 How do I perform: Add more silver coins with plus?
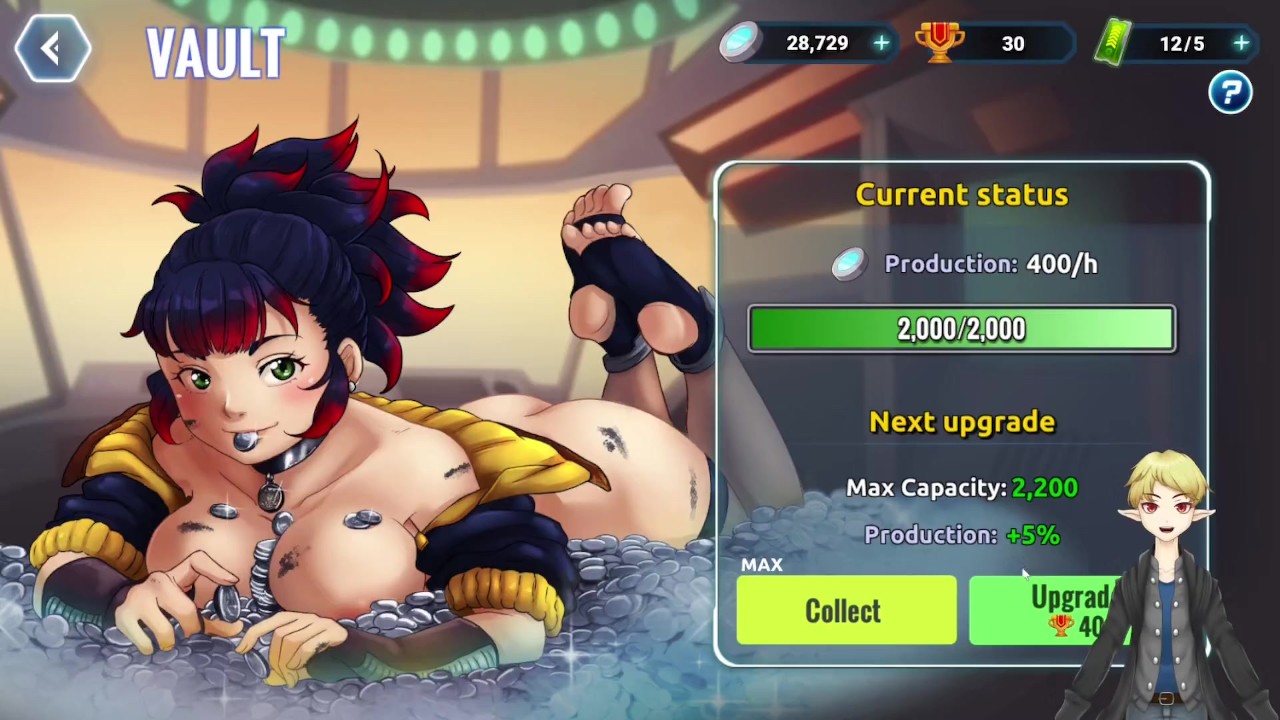tap(881, 44)
